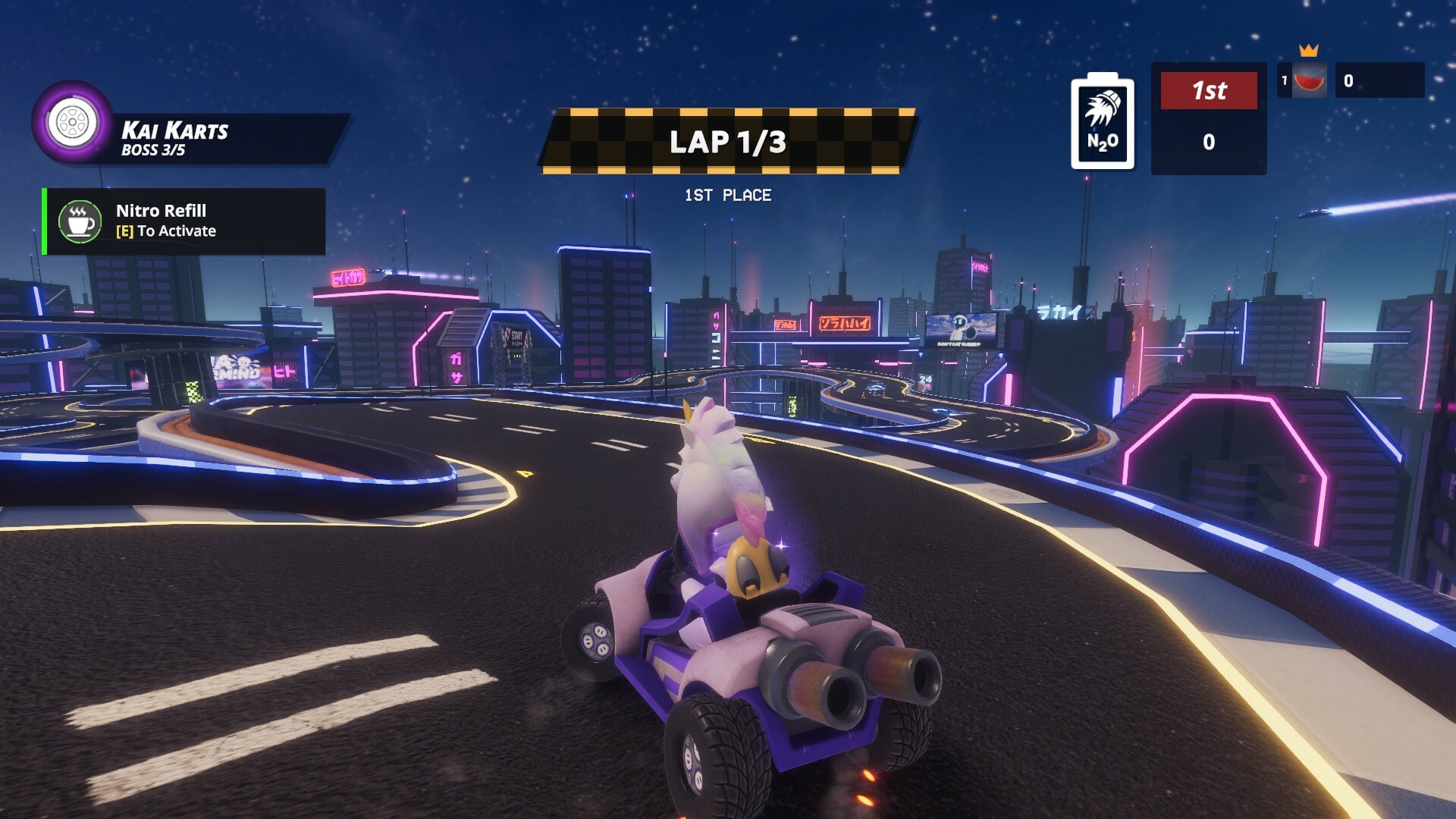Open the item count indicator showing 1
1456x819 pixels.
click(1285, 81)
